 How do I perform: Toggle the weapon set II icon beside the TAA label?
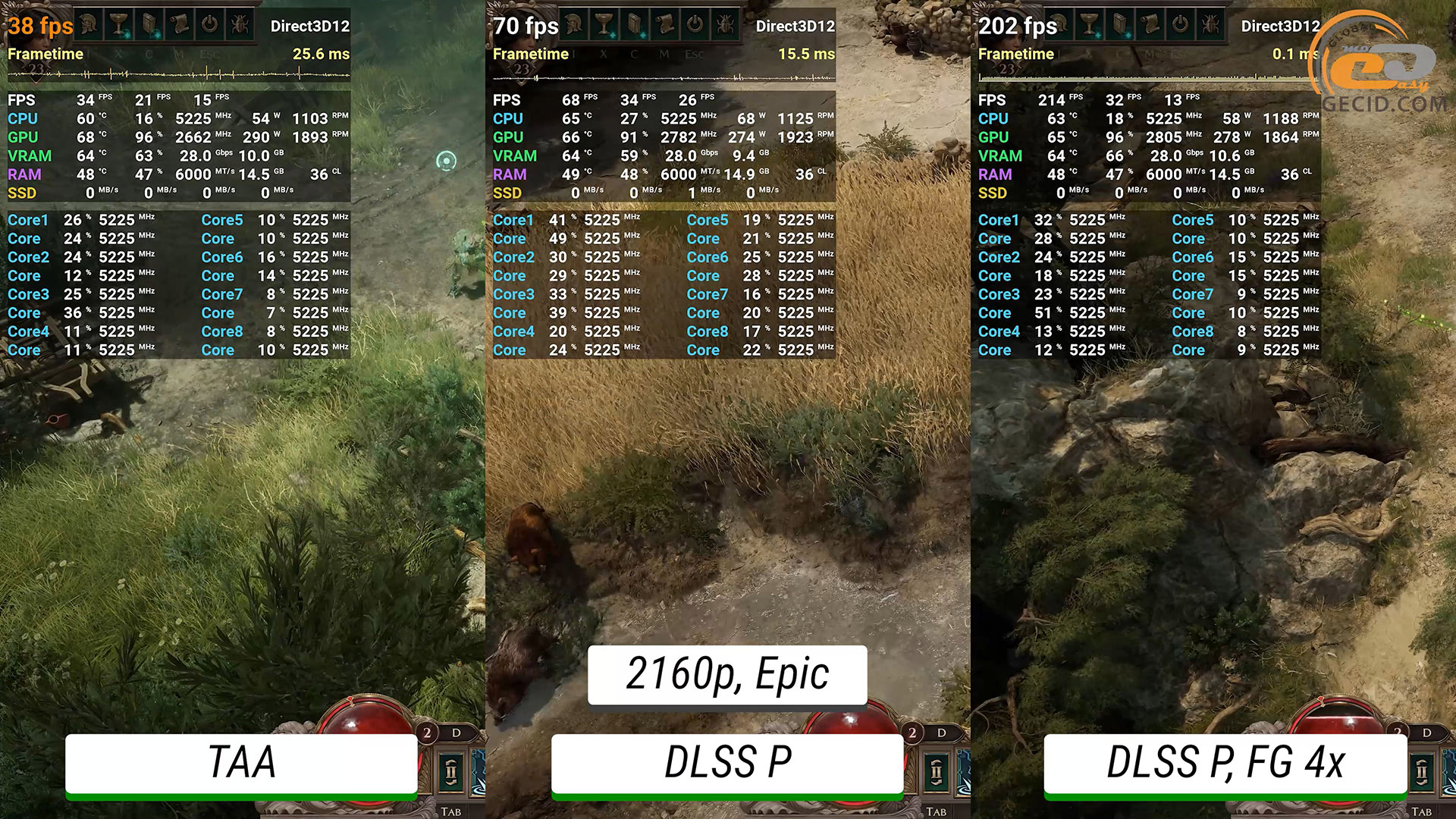[x=451, y=772]
